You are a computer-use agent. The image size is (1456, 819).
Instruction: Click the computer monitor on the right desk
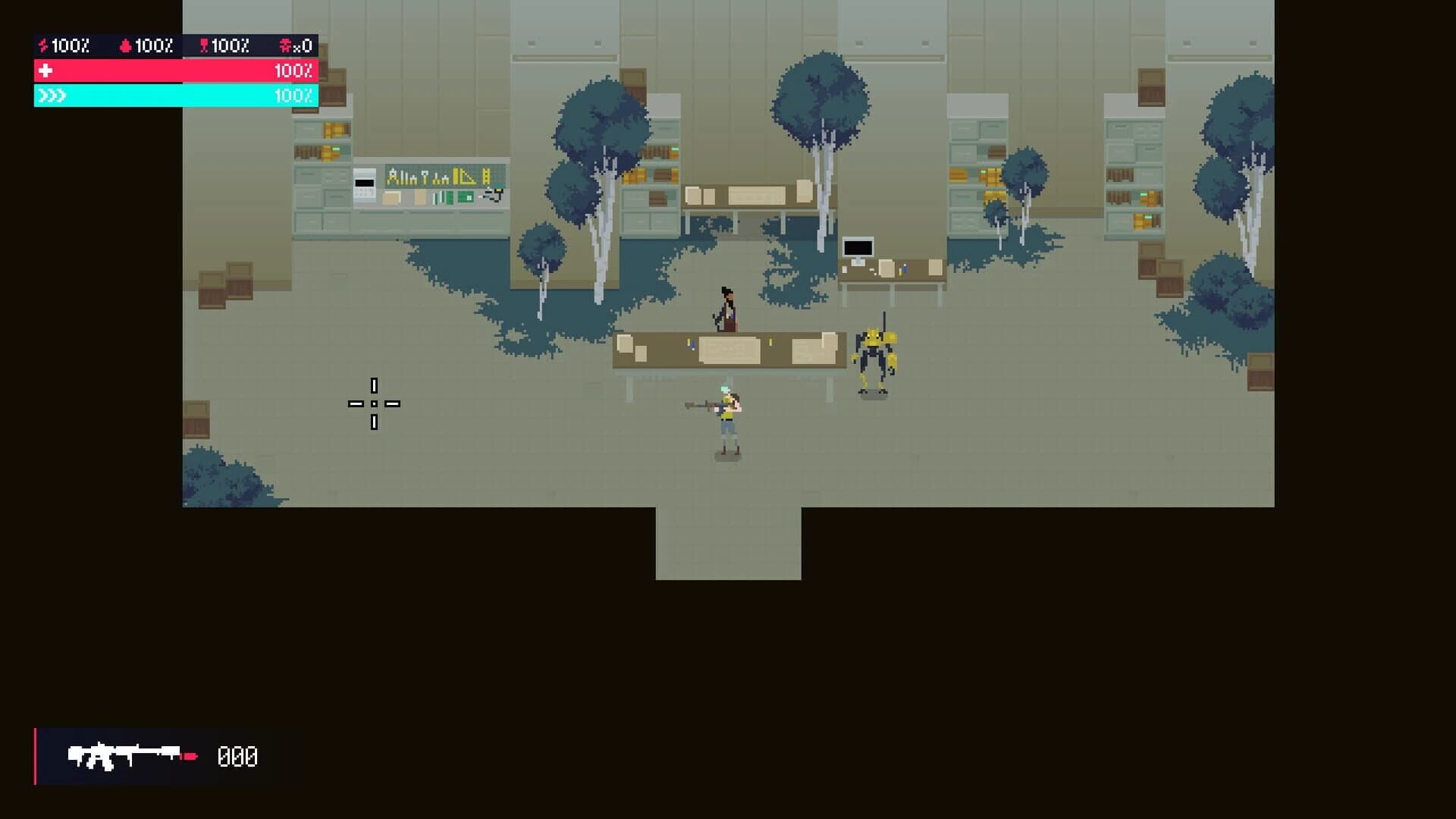pos(858,246)
